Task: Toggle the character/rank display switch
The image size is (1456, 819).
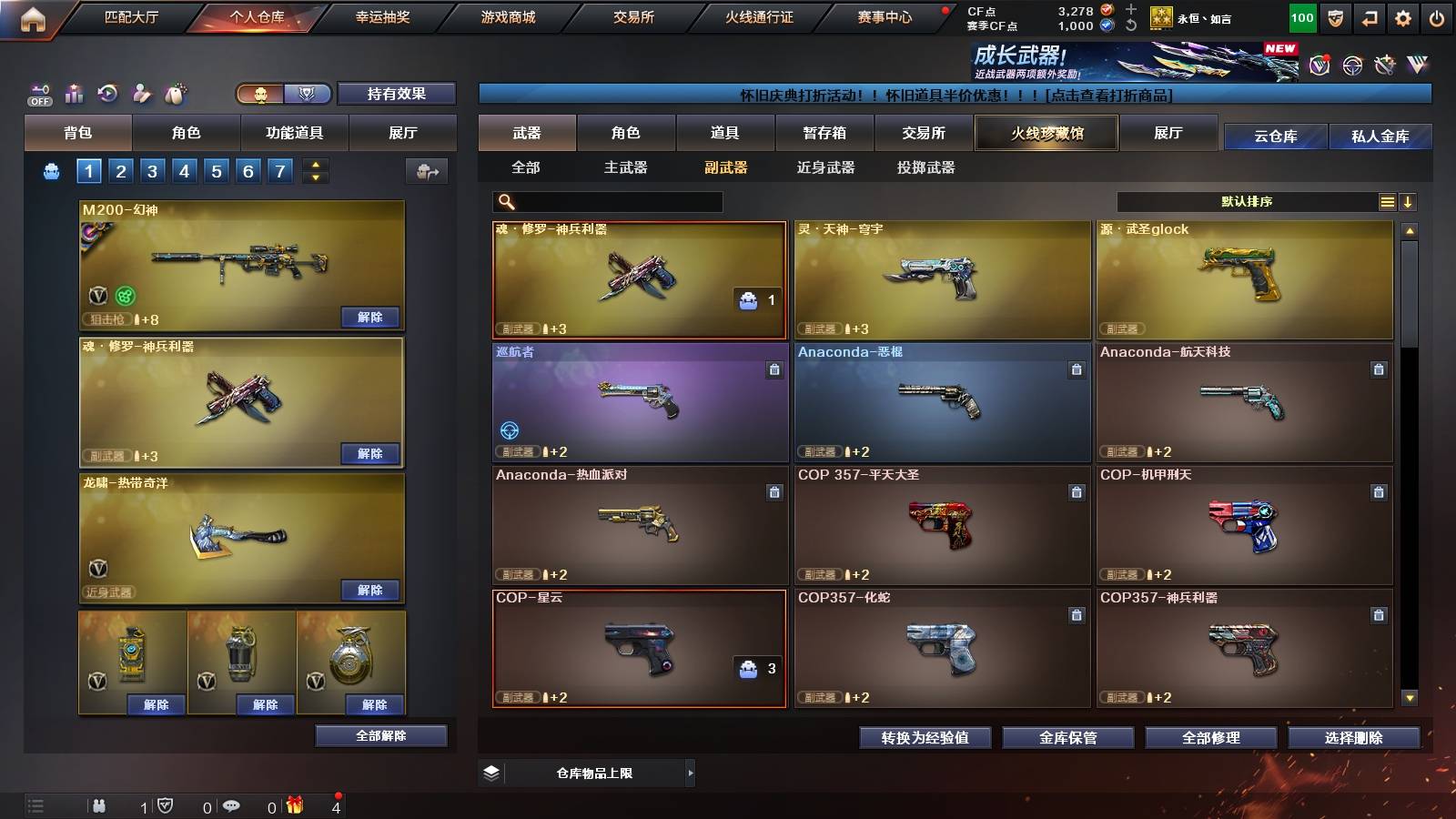Action: click(282, 93)
